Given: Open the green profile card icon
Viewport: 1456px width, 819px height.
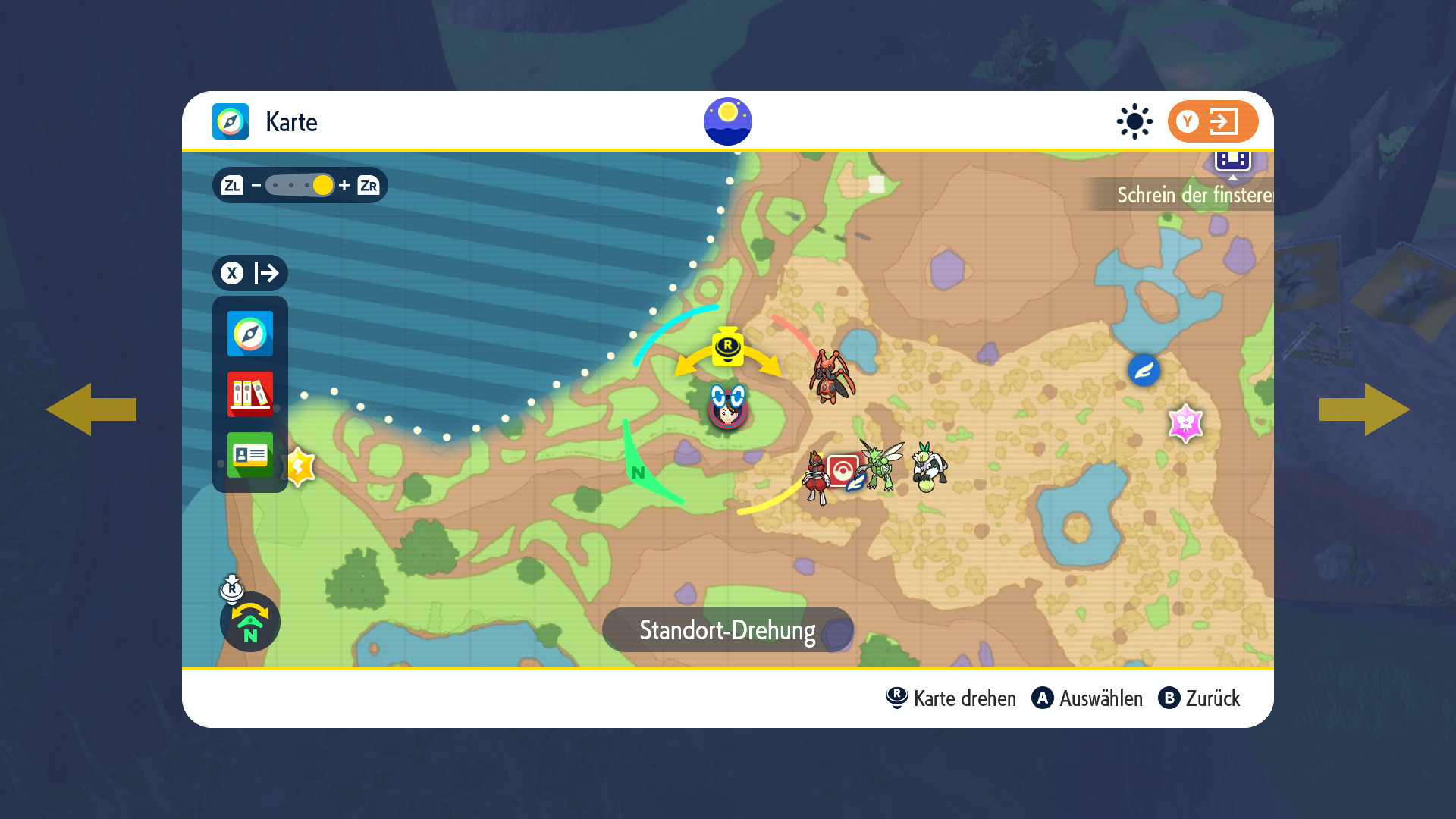Looking at the screenshot, I should pyautogui.click(x=250, y=454).
